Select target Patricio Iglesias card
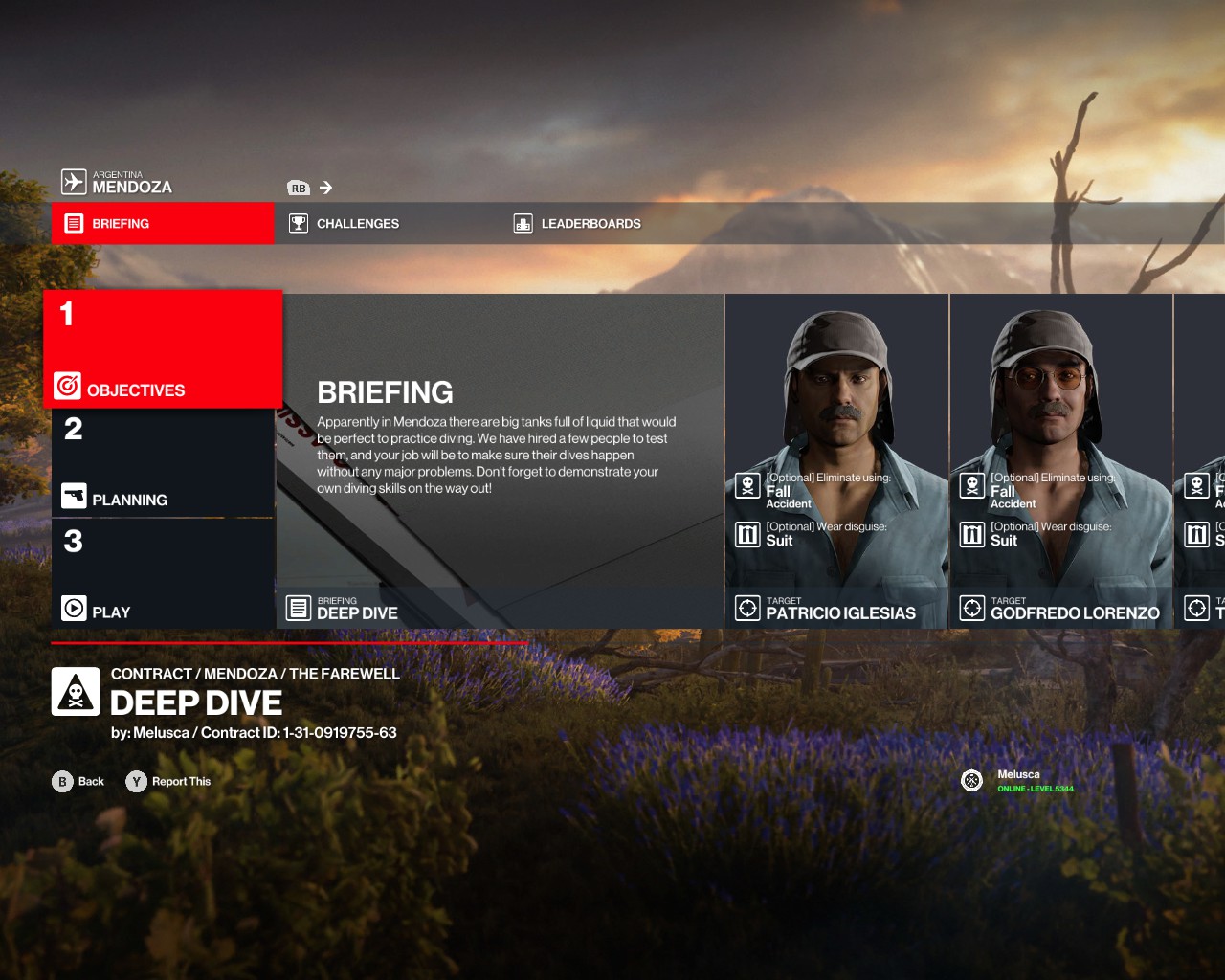This screenshot has width=1225, height=980. [x=836, y=461]
